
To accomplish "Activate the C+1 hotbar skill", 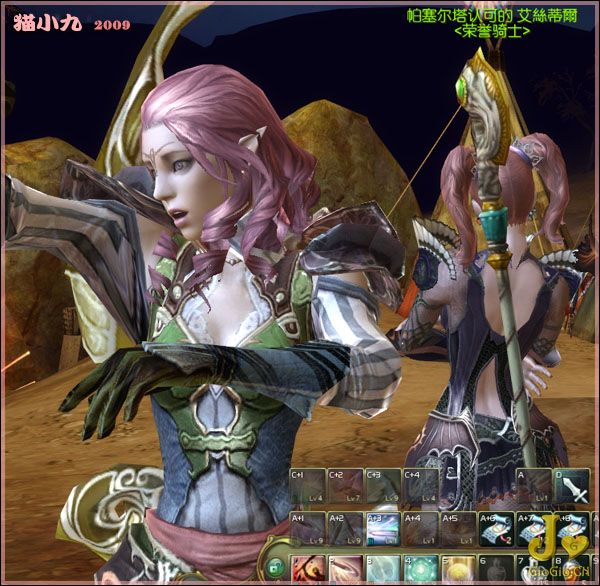I will pos(307,485).
